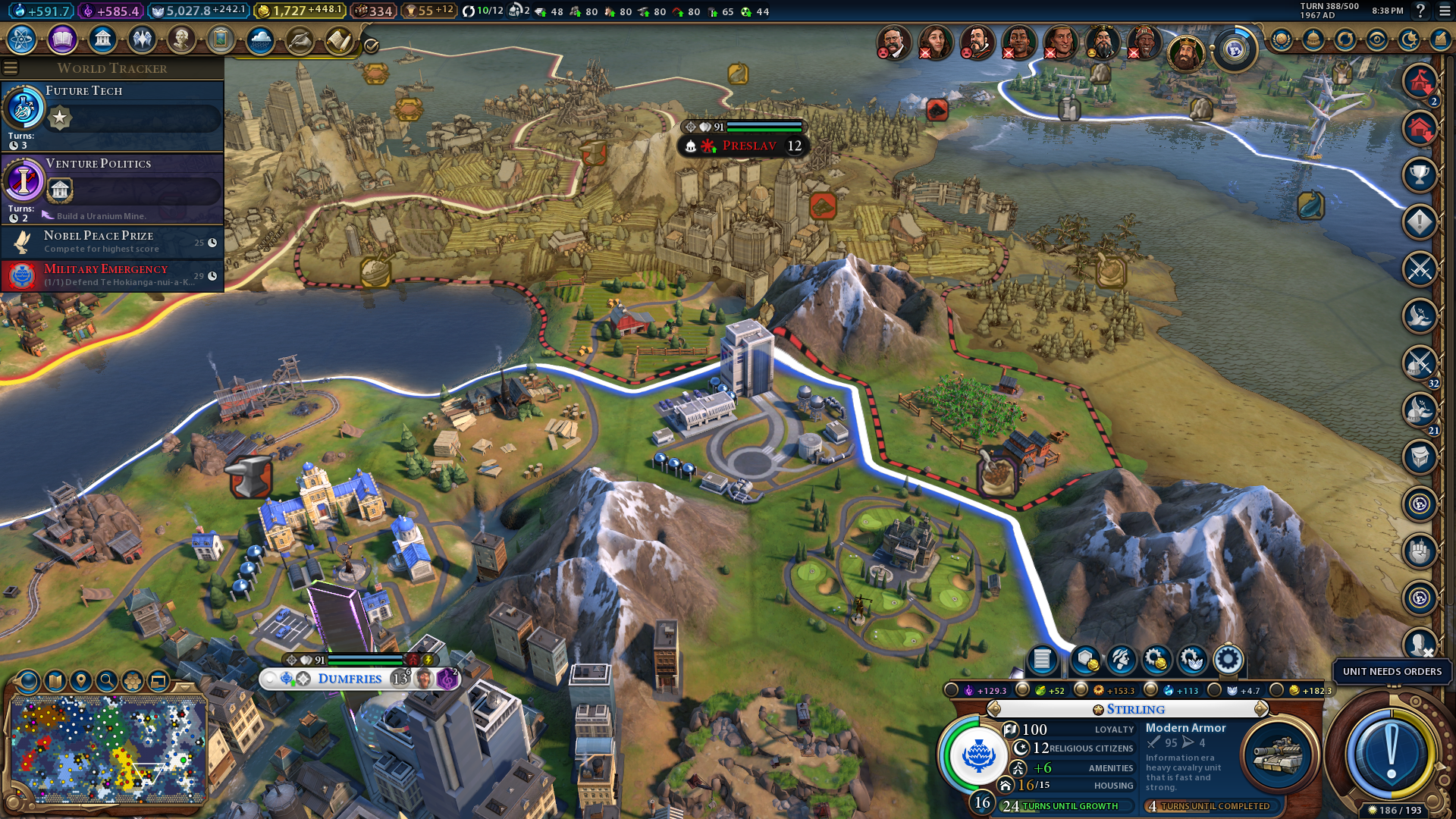Open the trophy notification icon

1419,175
